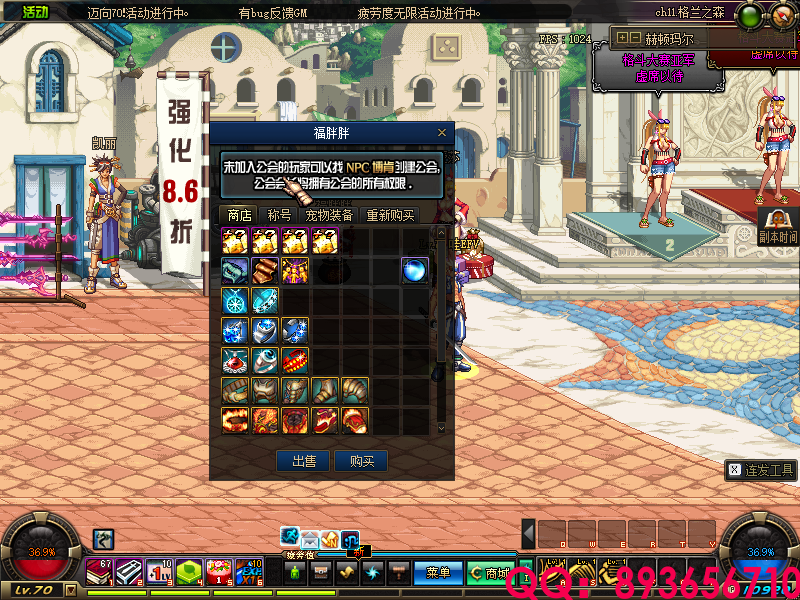Choose the brown scroll shop item
The height and width of the screenshot is (600, 800).
pos(265,271)
